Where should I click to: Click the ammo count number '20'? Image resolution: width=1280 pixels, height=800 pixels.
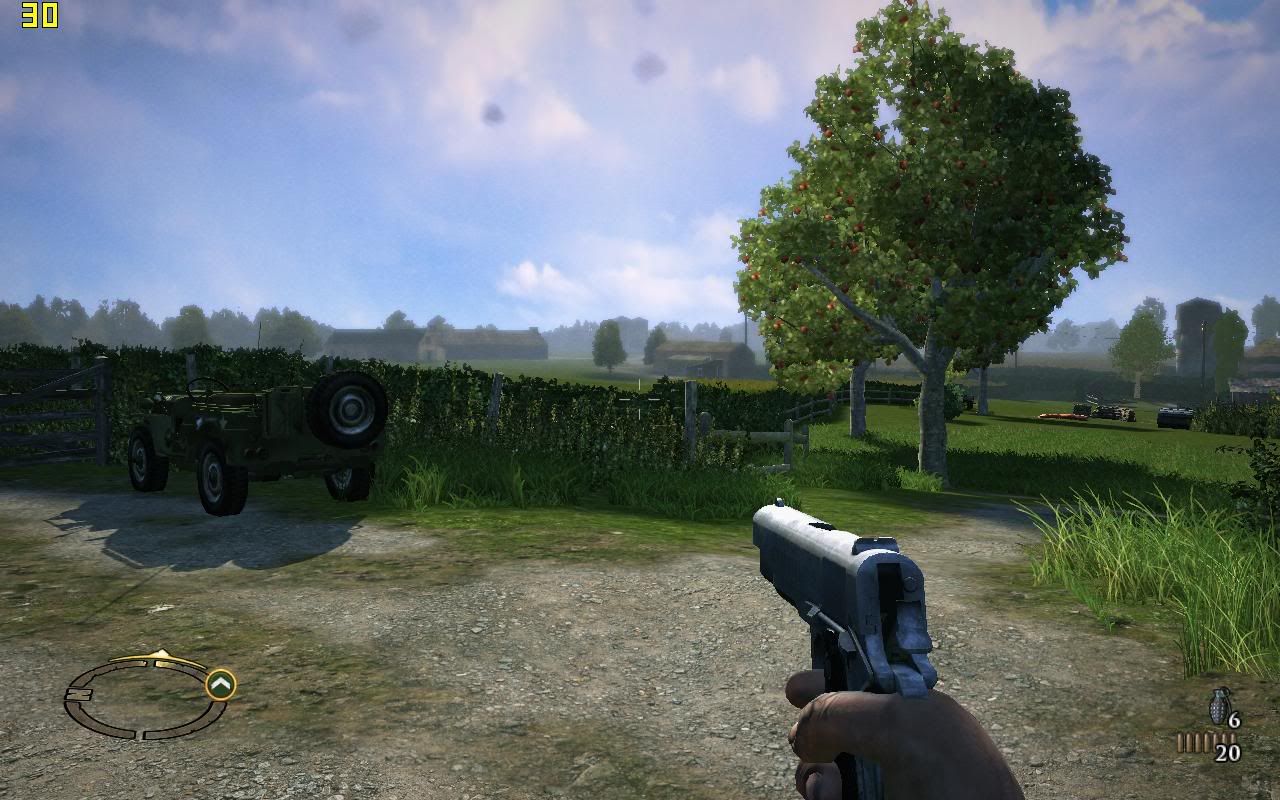[x=1227, y=752]
